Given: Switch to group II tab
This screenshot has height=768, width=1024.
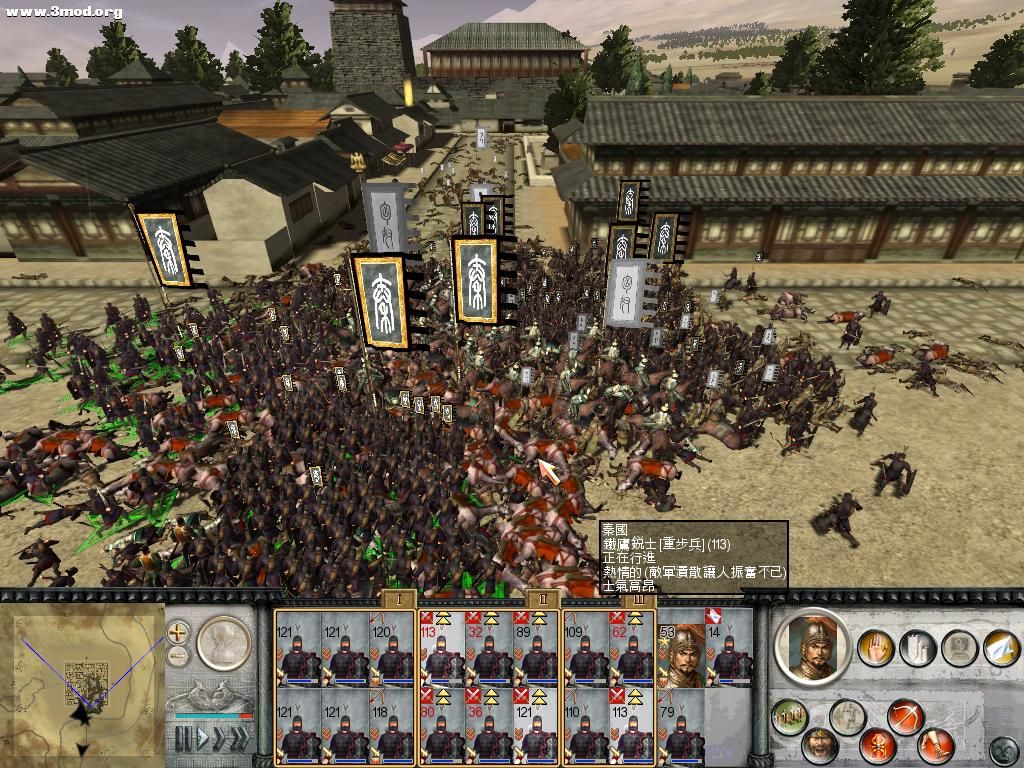Looking at the screenshot, I should [542, 599].
